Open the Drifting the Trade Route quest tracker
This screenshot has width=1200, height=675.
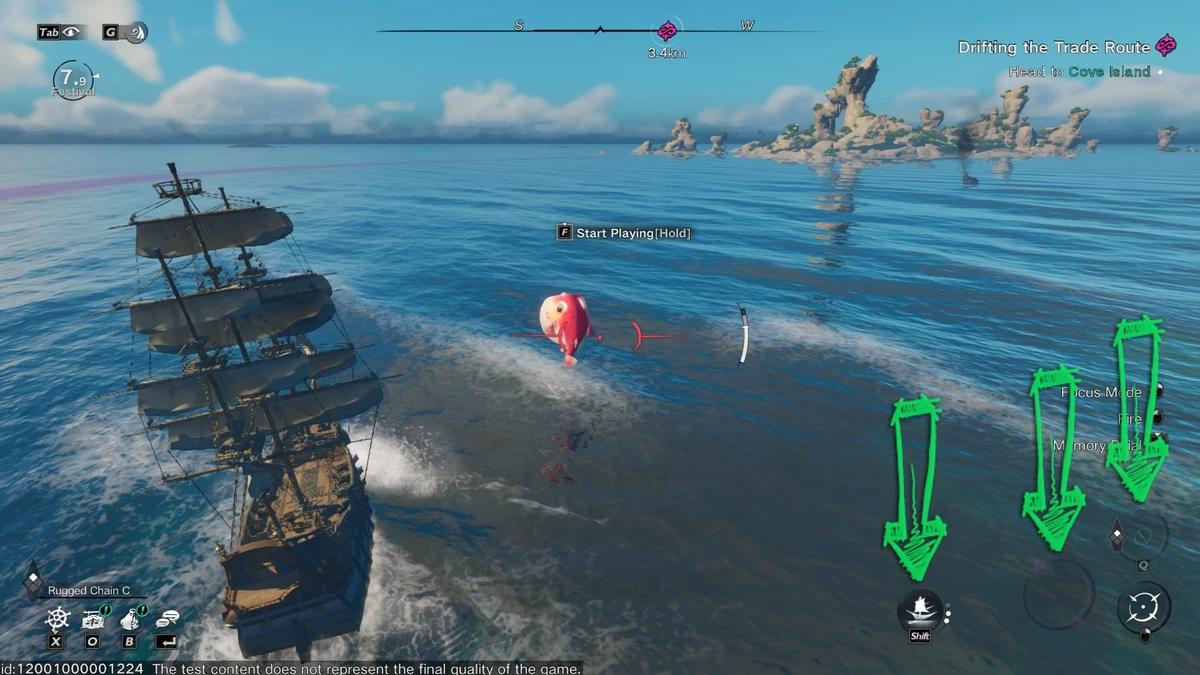coord(1055,47)
